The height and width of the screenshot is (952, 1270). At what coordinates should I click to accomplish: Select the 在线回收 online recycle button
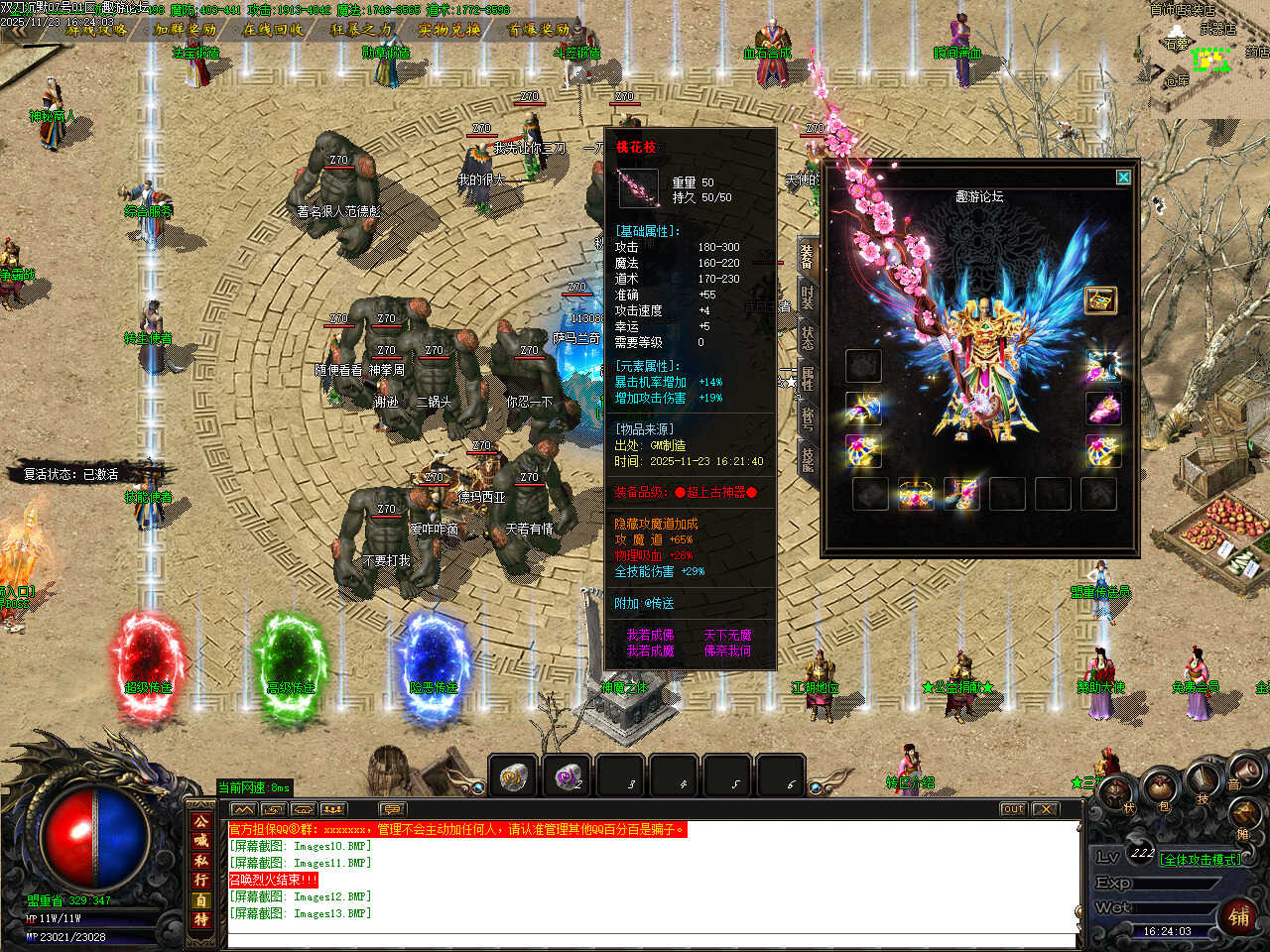274,30
